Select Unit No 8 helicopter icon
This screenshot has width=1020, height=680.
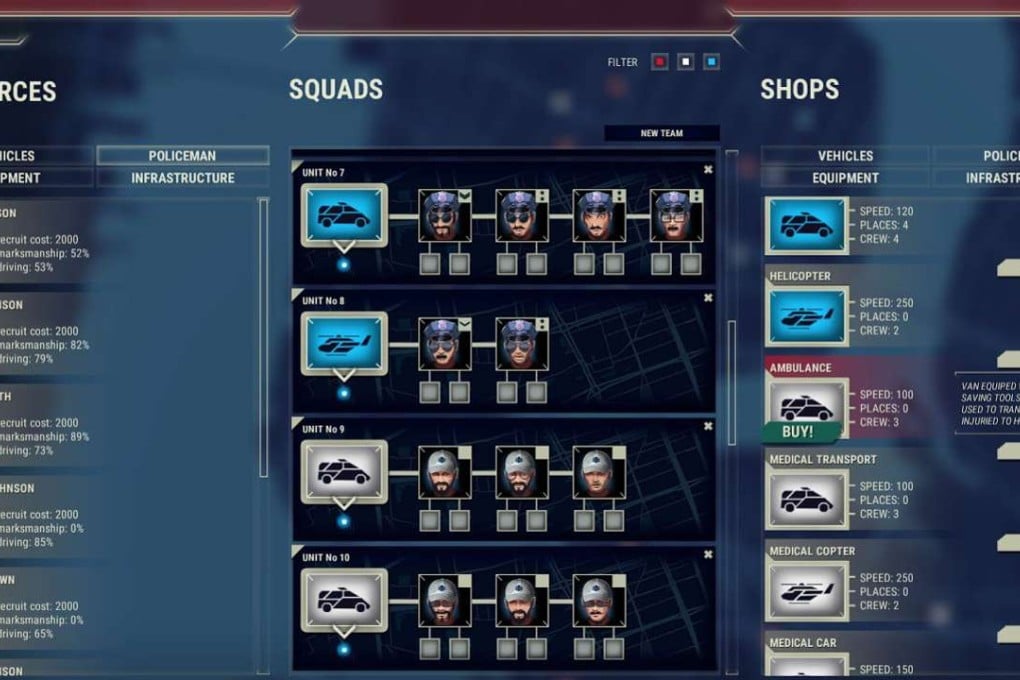(x=344, y=343)
